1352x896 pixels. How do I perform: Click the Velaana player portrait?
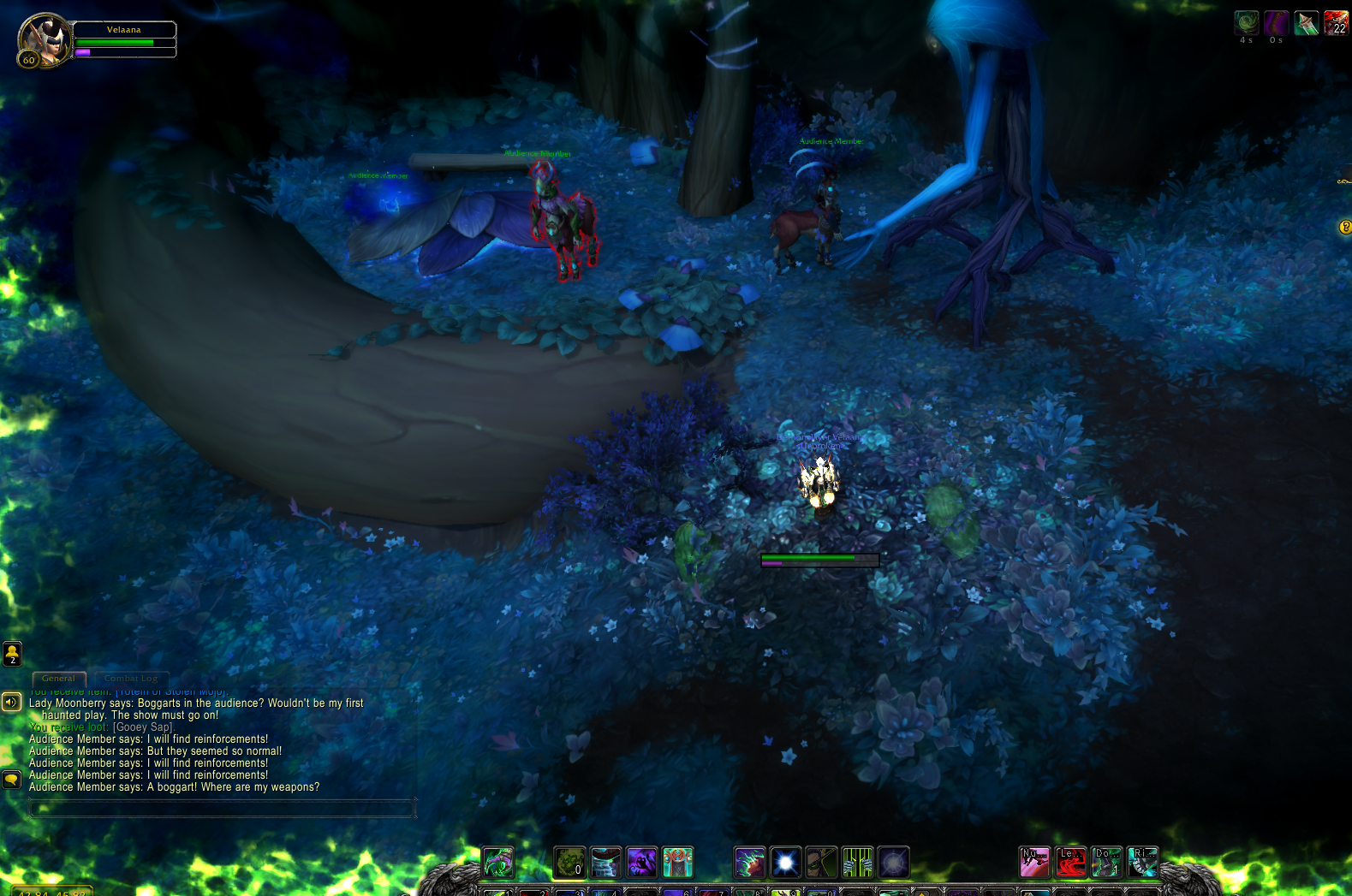[x=44, y=39]
